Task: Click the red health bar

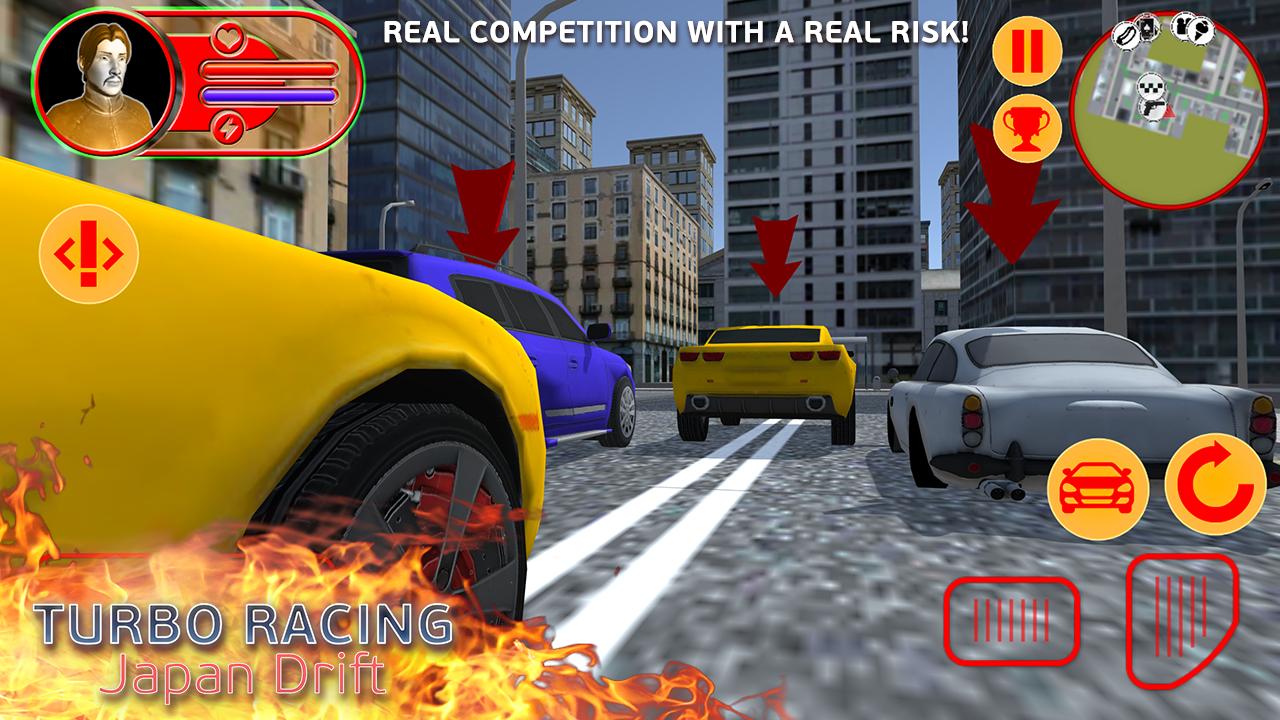Action: (x=270, y=69)
